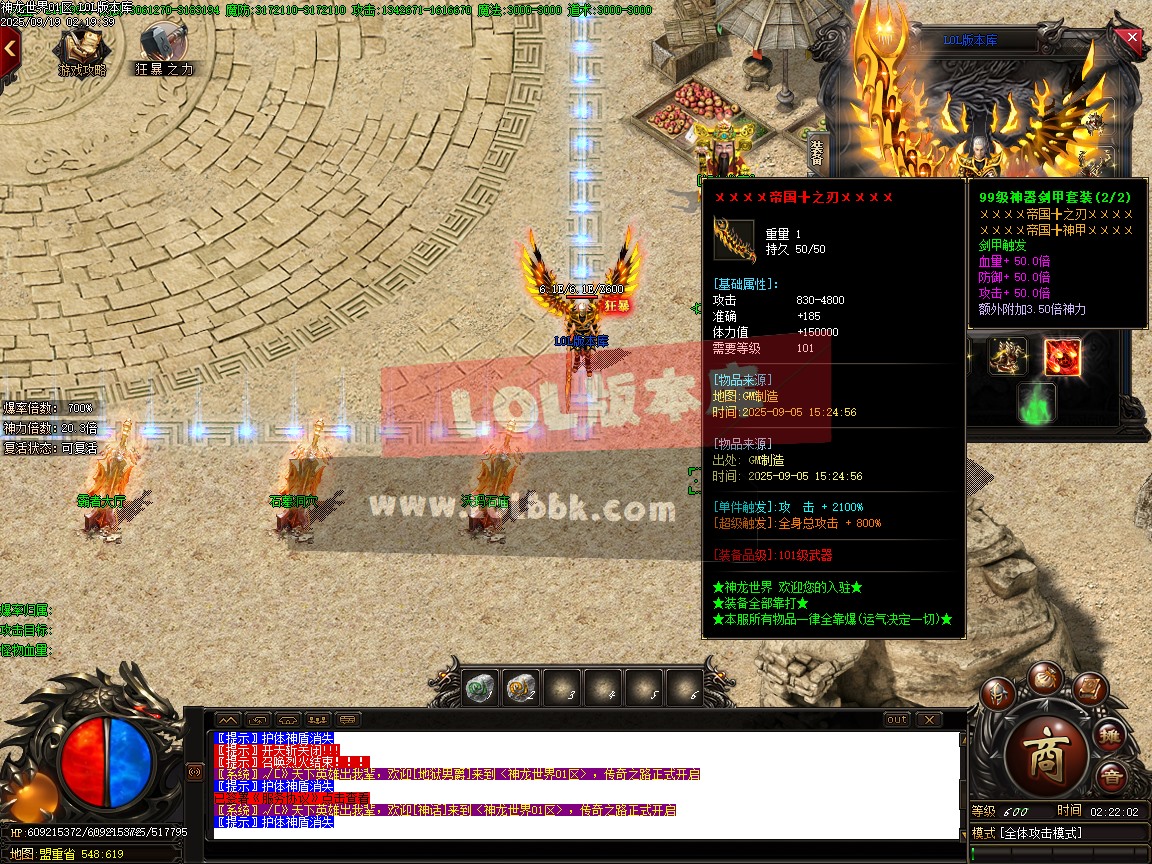The width and height of the screenshot is (1152, 864).
Task: Use the green scroll in hotbar slot 1
Action: [x=480, y=687]
